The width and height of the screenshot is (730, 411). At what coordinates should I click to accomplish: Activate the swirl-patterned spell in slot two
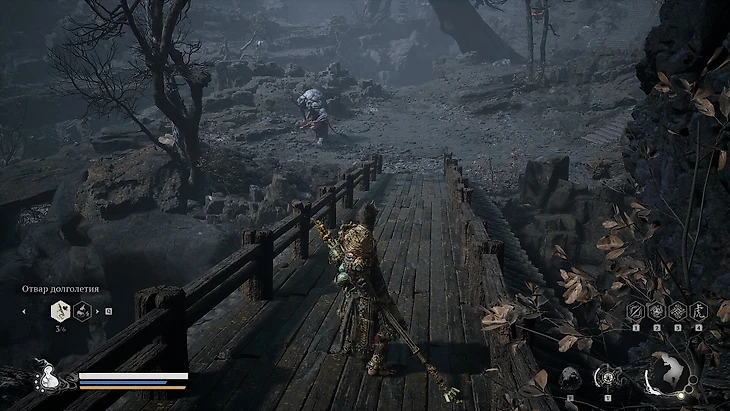656,311
